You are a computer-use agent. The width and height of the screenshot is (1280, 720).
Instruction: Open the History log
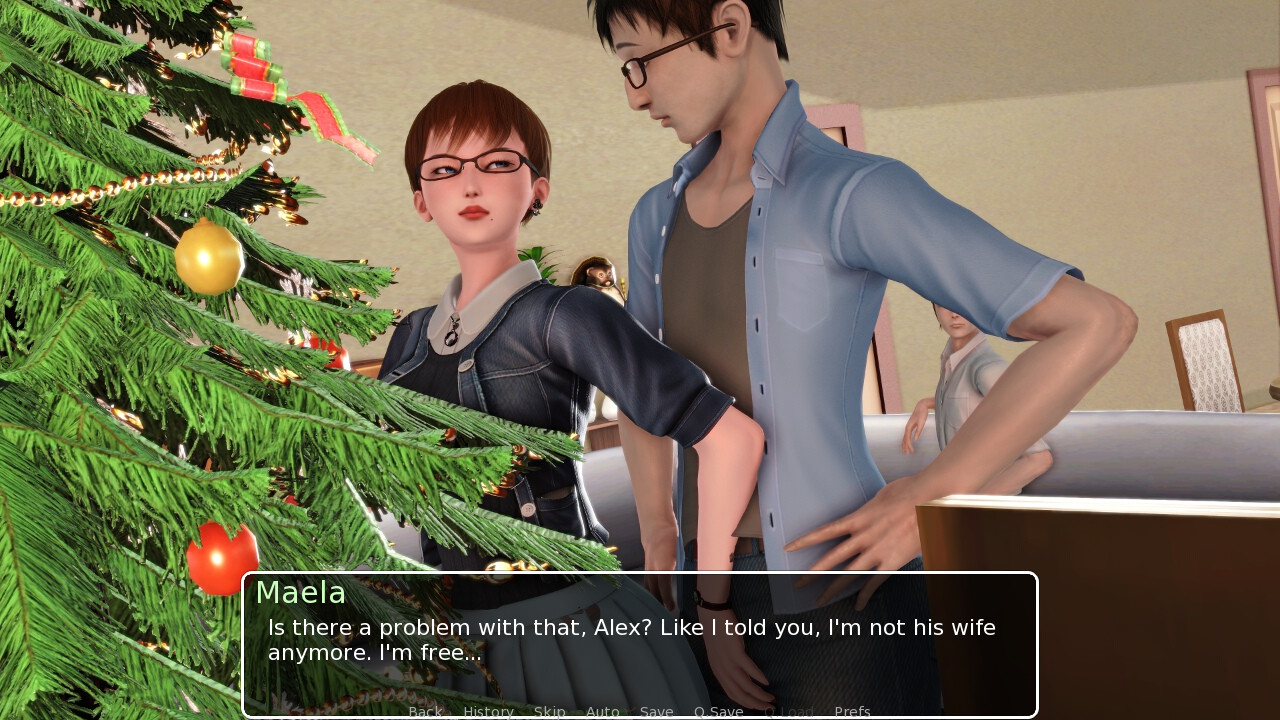pyautogui.click(x=488, y=711)
